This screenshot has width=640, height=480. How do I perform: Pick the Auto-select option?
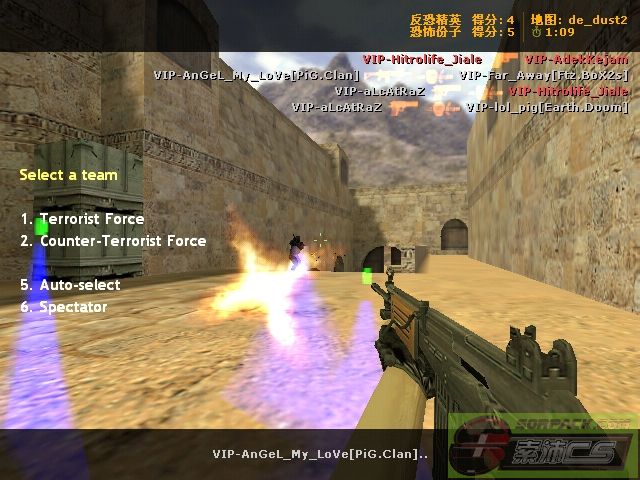point(79,285)
